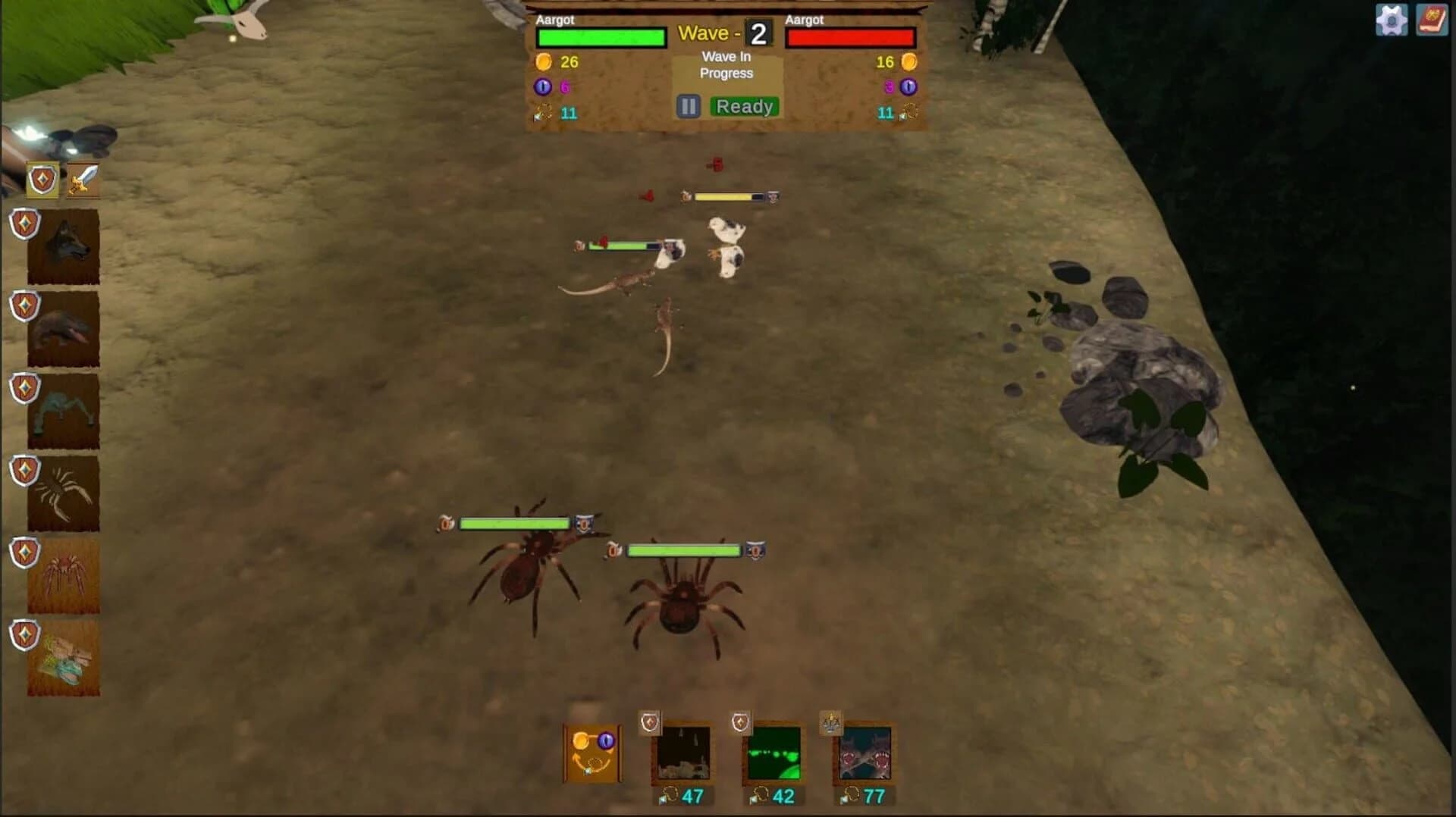The width and height of the screenshot is (1456, 817).
Task: Select the spider unit in the sidebar
Action: coord(63,574)
